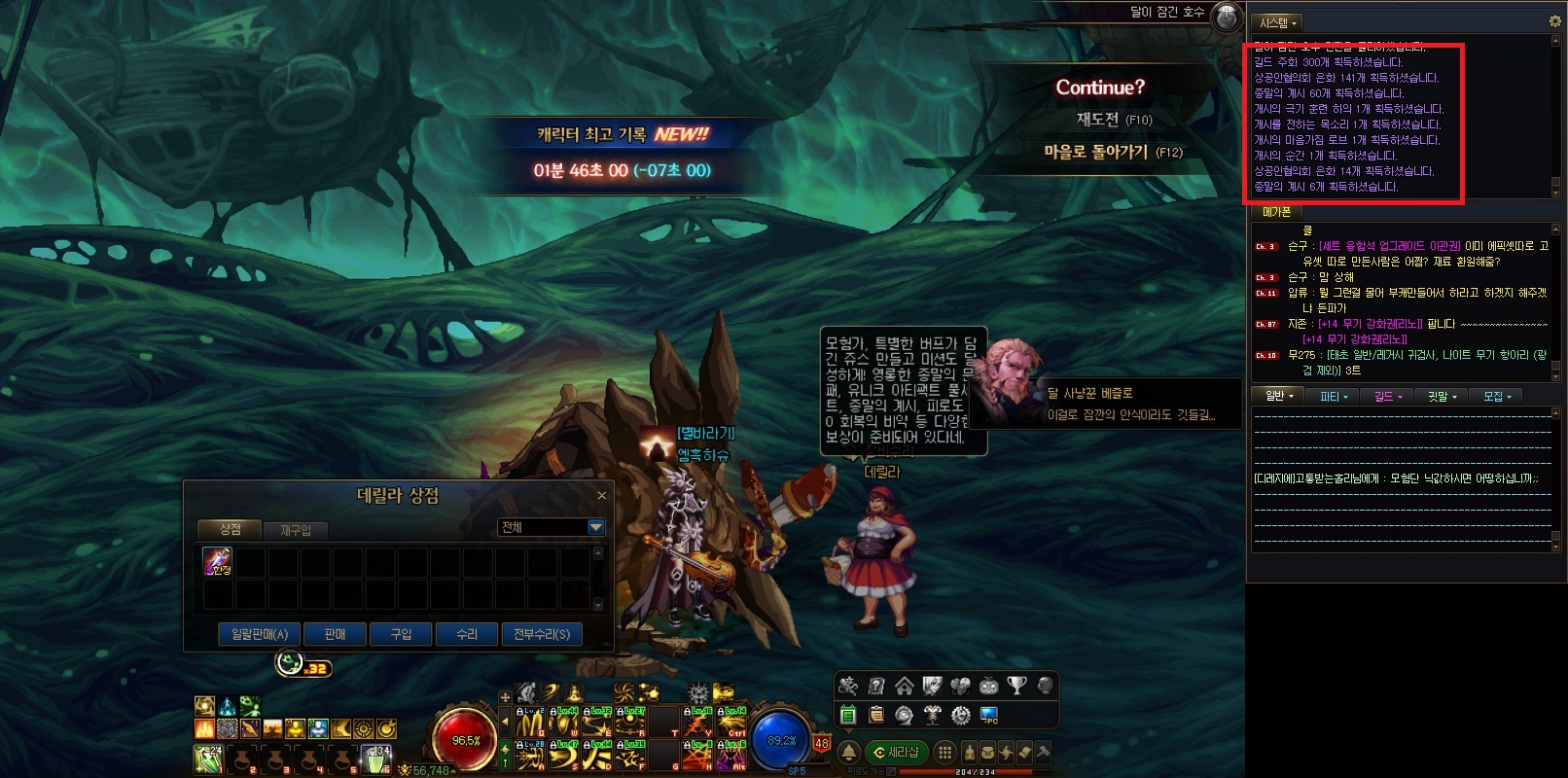The width and height of the screenshot is (1568, 778).
Task: Click the 구입 buy button
Action: pyautogui.click(x=401, y=634)
